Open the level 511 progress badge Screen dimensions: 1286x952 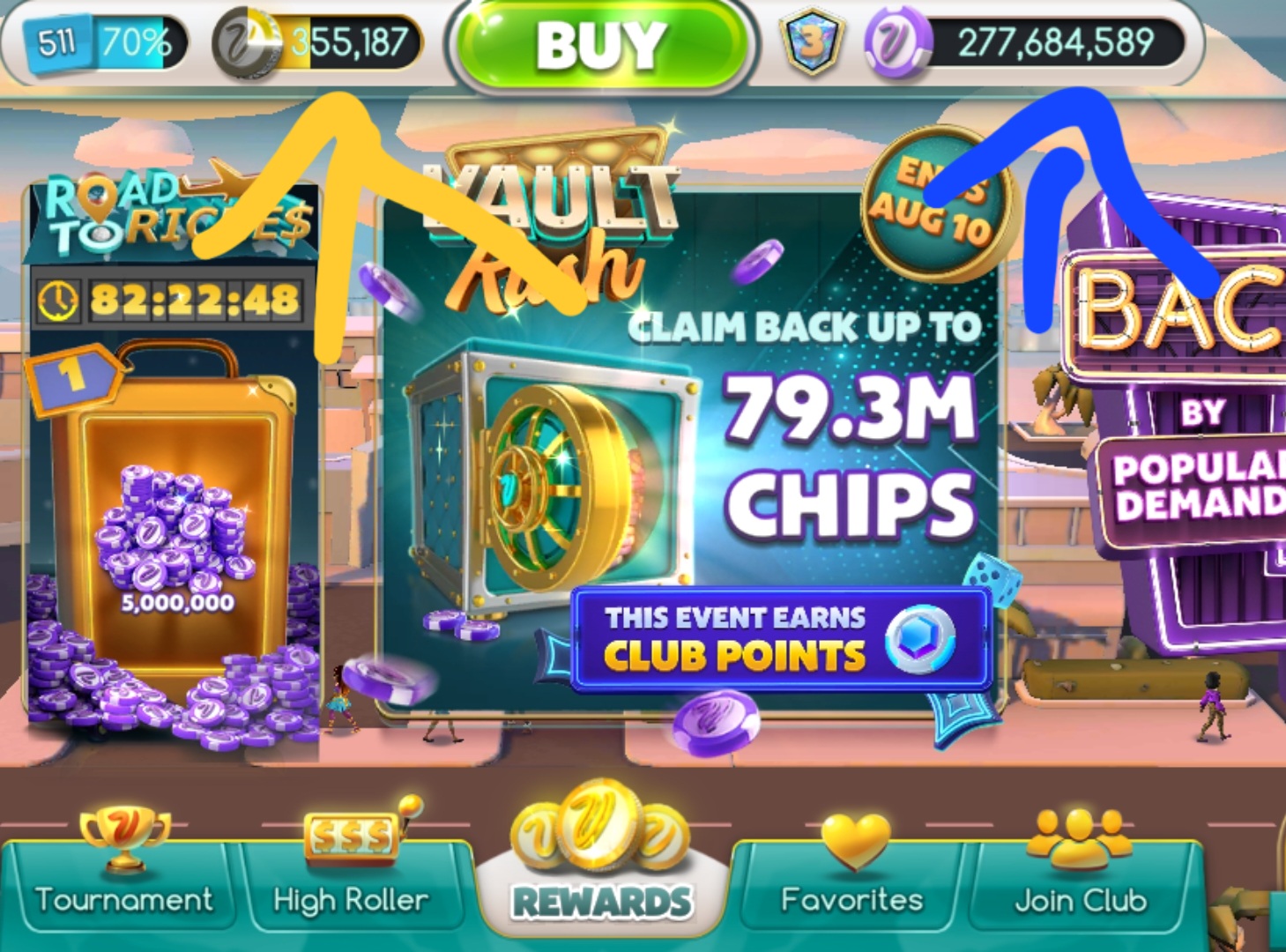95,42
